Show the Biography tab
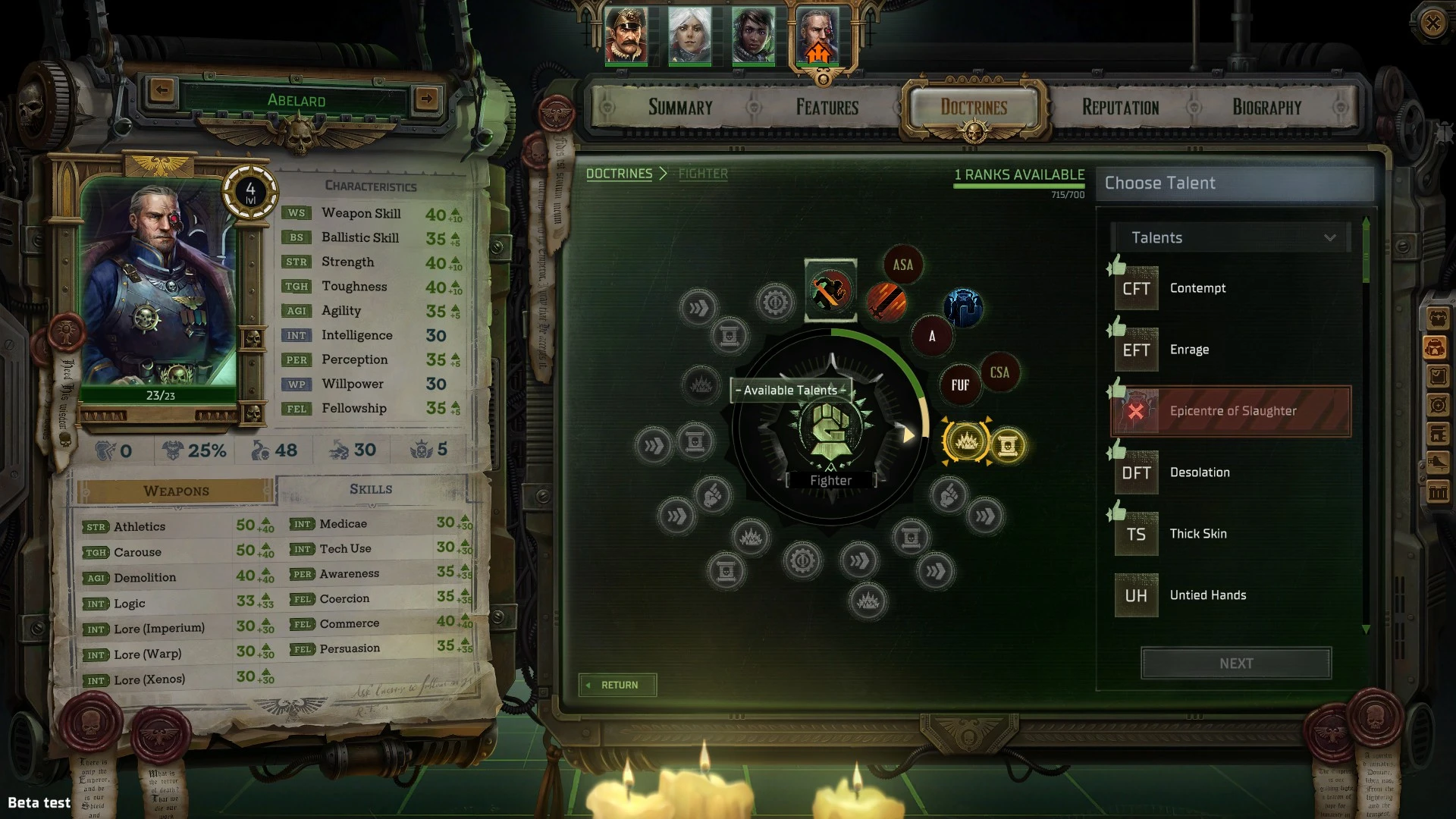This screenshot has height=819, width=1456. (1266, 108)
